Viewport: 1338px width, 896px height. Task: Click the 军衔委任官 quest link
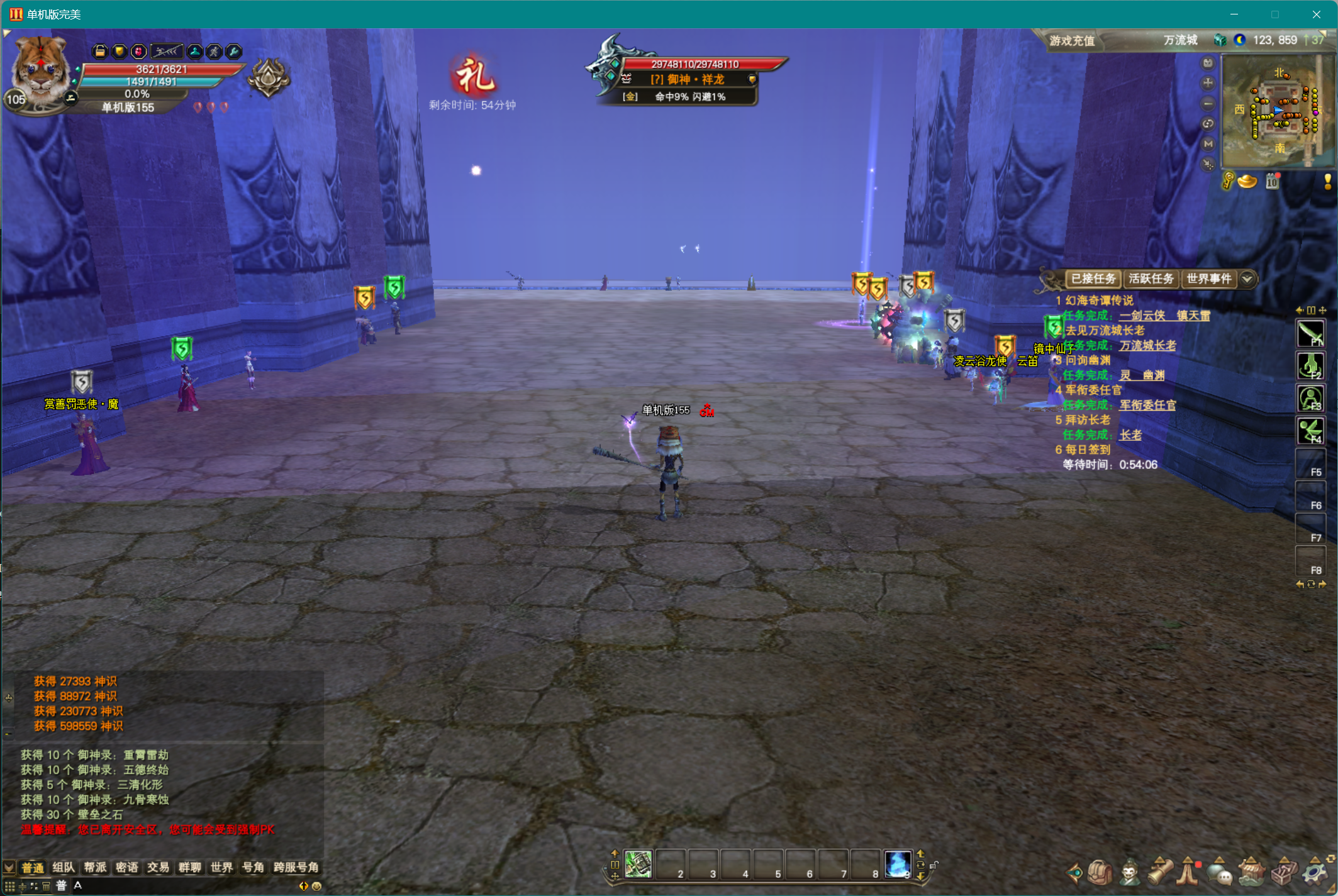point(1147,405)
